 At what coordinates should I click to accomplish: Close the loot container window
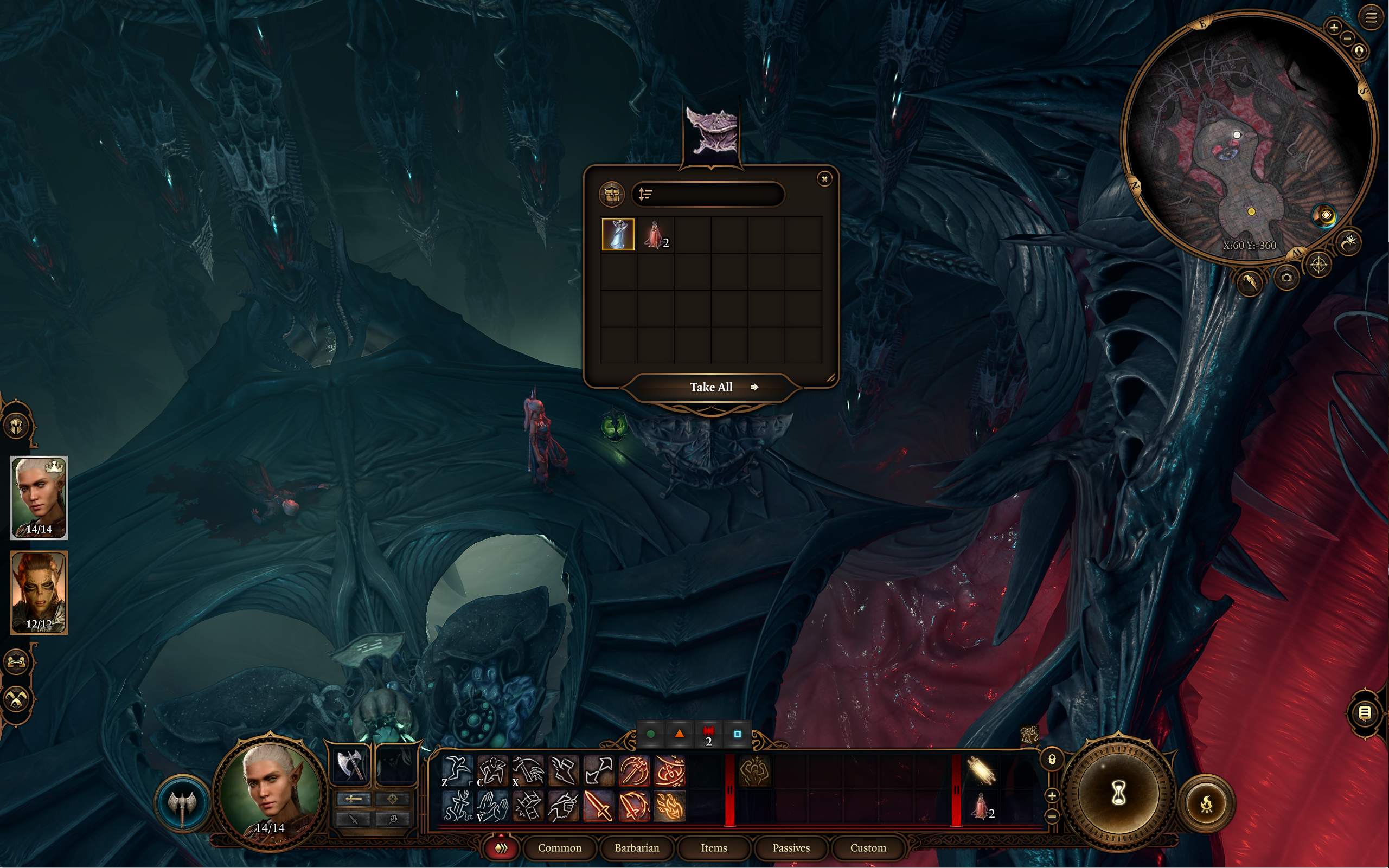(824, 179)
